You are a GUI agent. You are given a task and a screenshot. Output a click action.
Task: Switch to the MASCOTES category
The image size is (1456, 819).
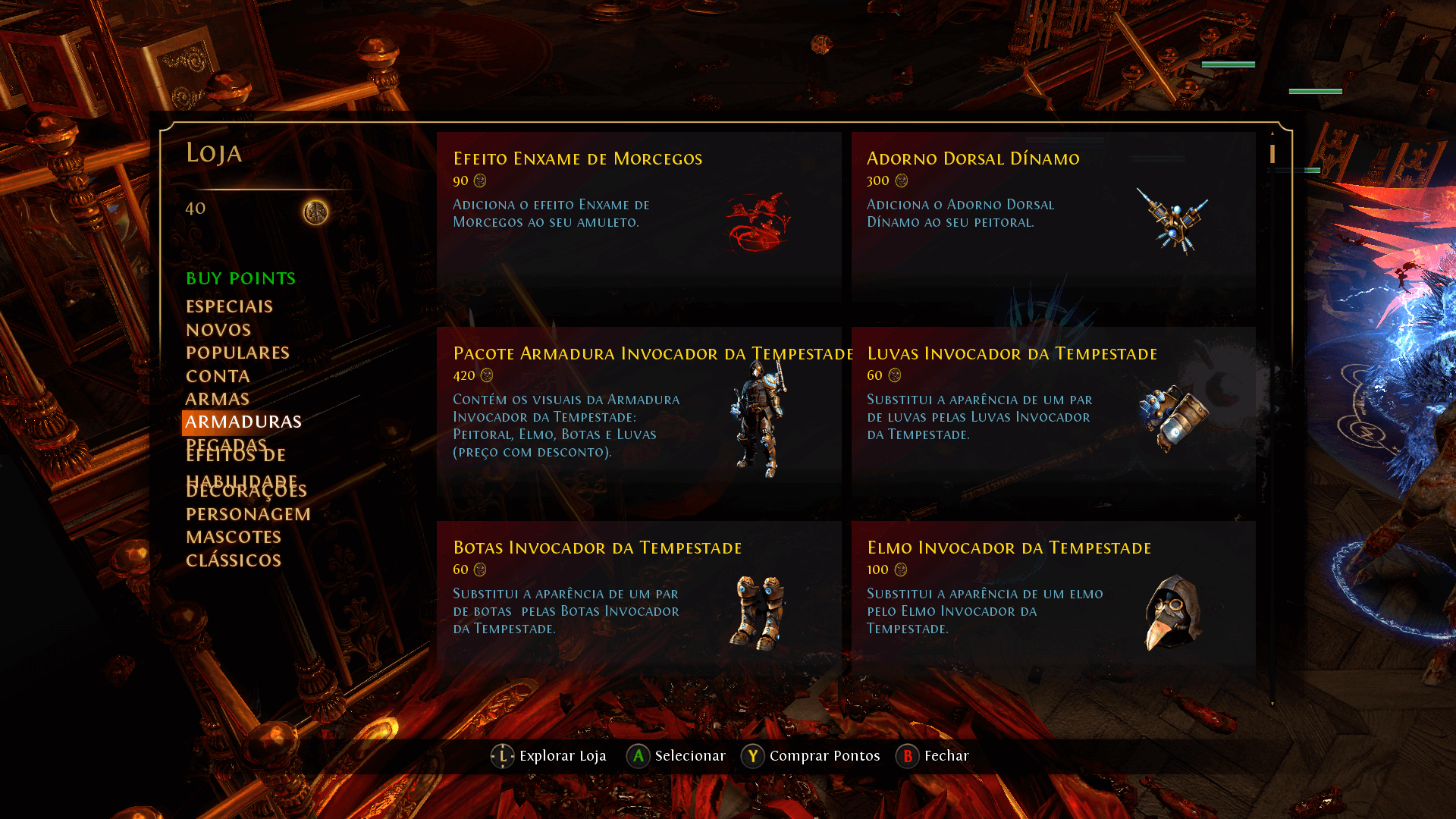click(x=233, y=537)
